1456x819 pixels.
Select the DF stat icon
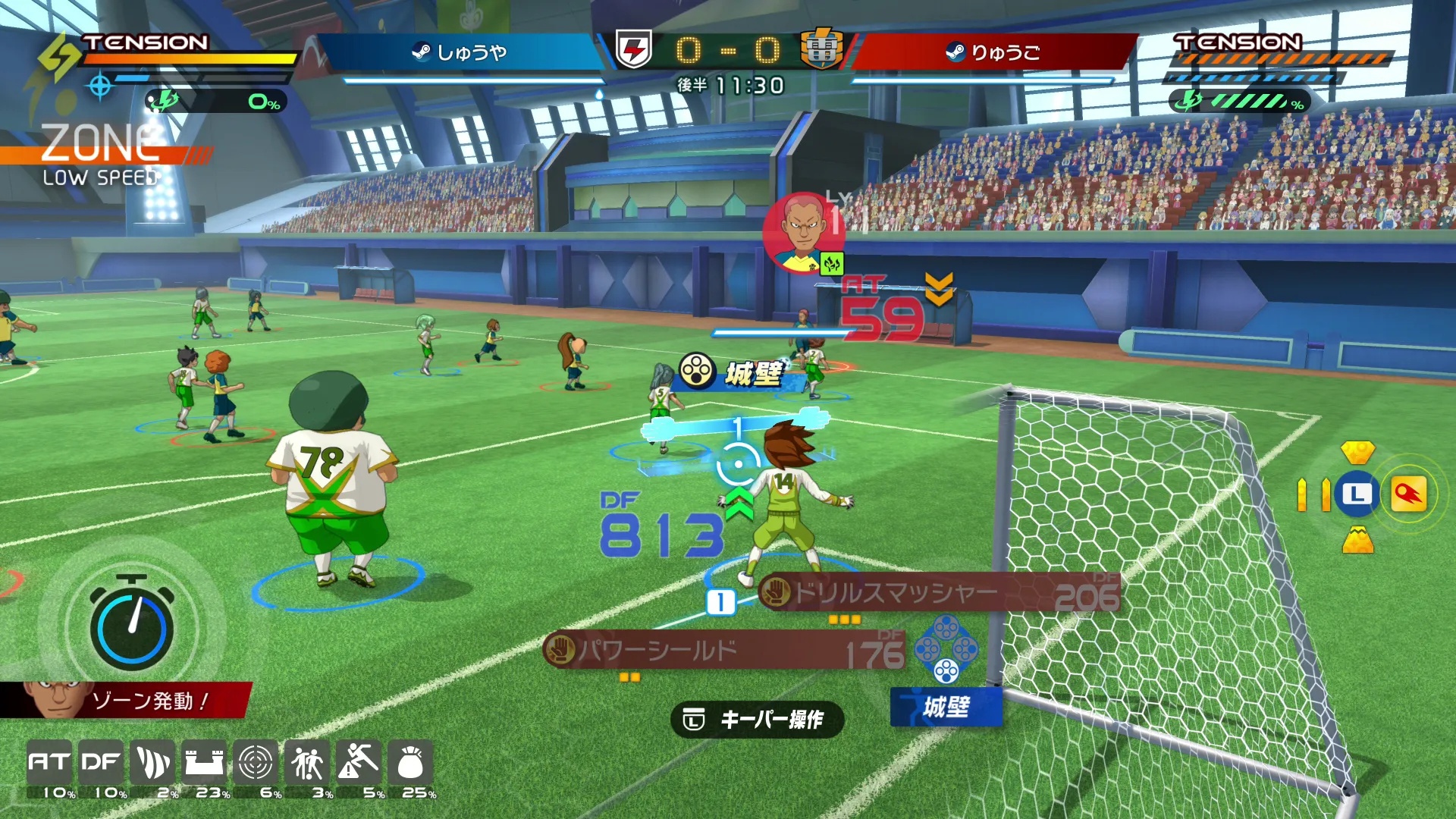point(102,762)
